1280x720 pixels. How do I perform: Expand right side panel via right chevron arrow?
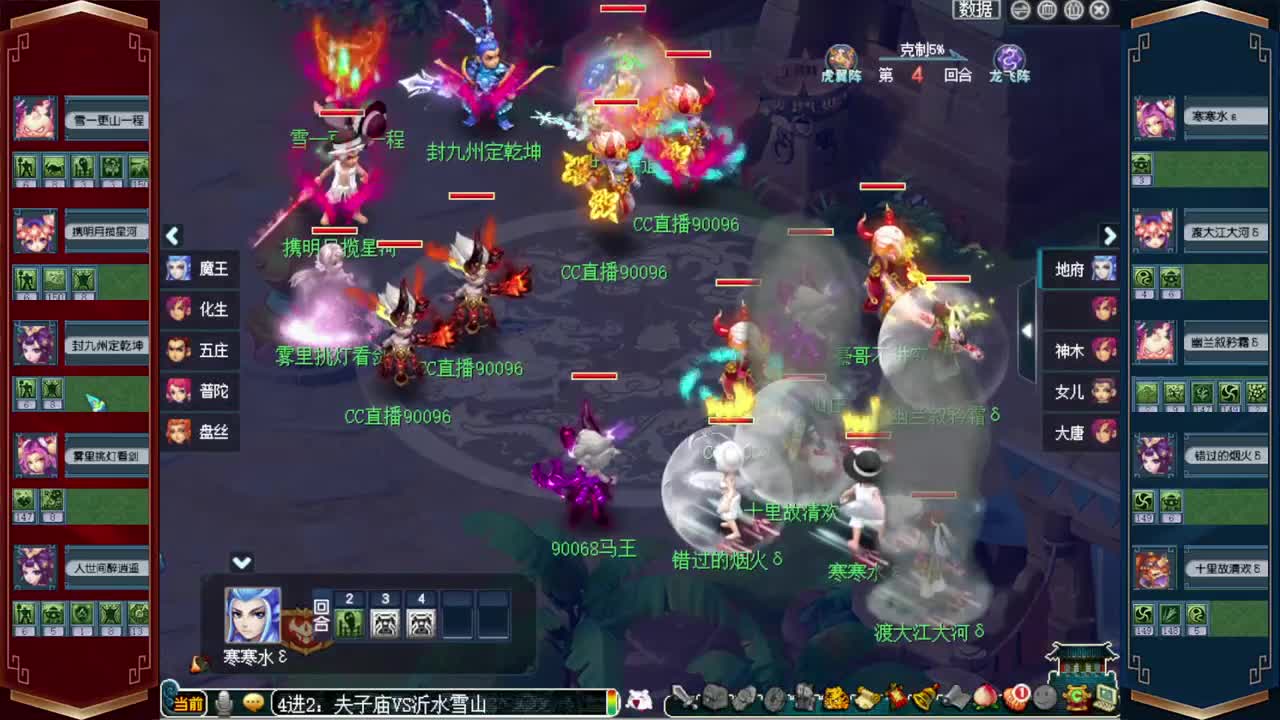pyautogui.click(x=1110, y=236)
